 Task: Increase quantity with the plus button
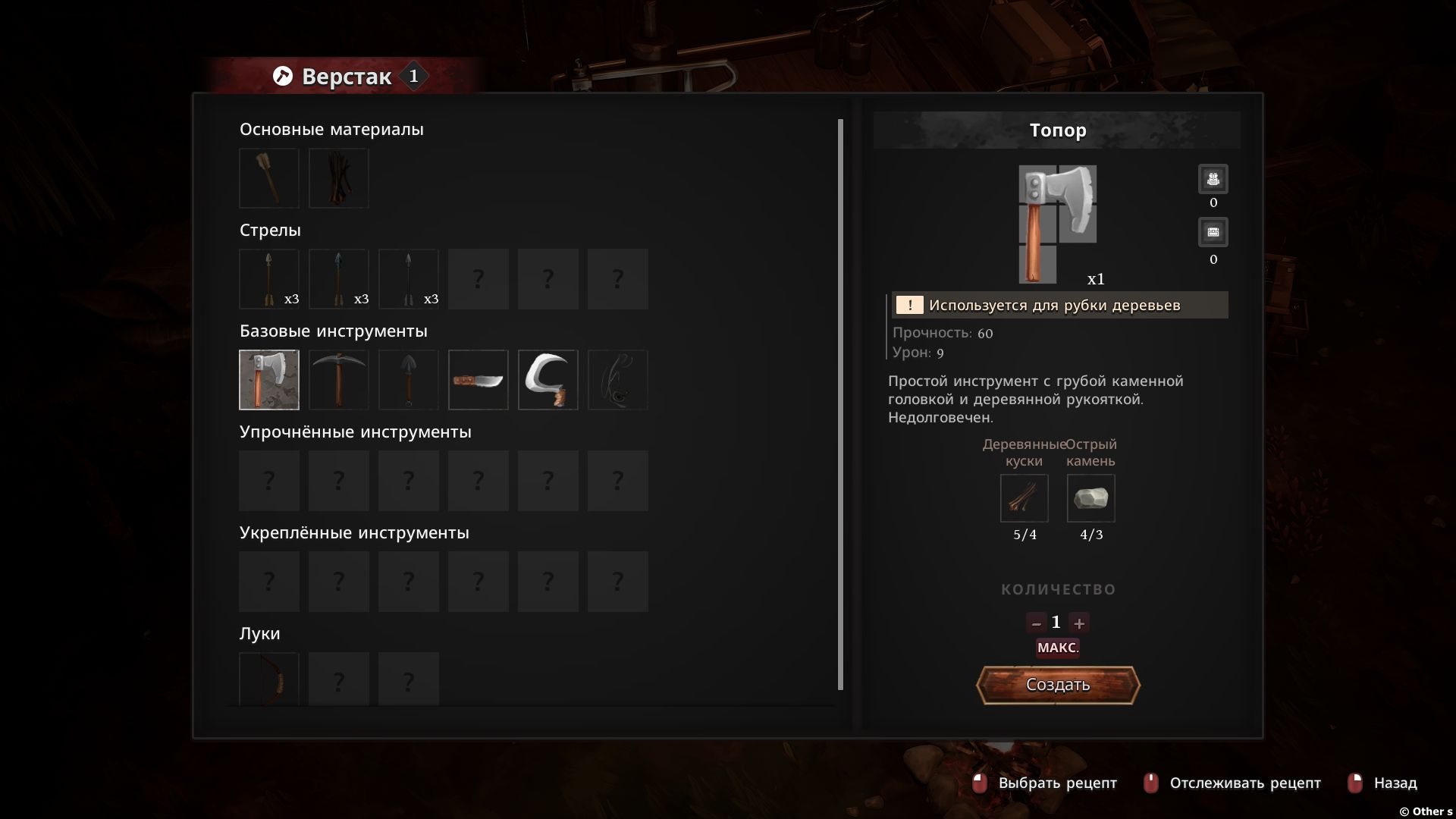(x=1079, y=623)
